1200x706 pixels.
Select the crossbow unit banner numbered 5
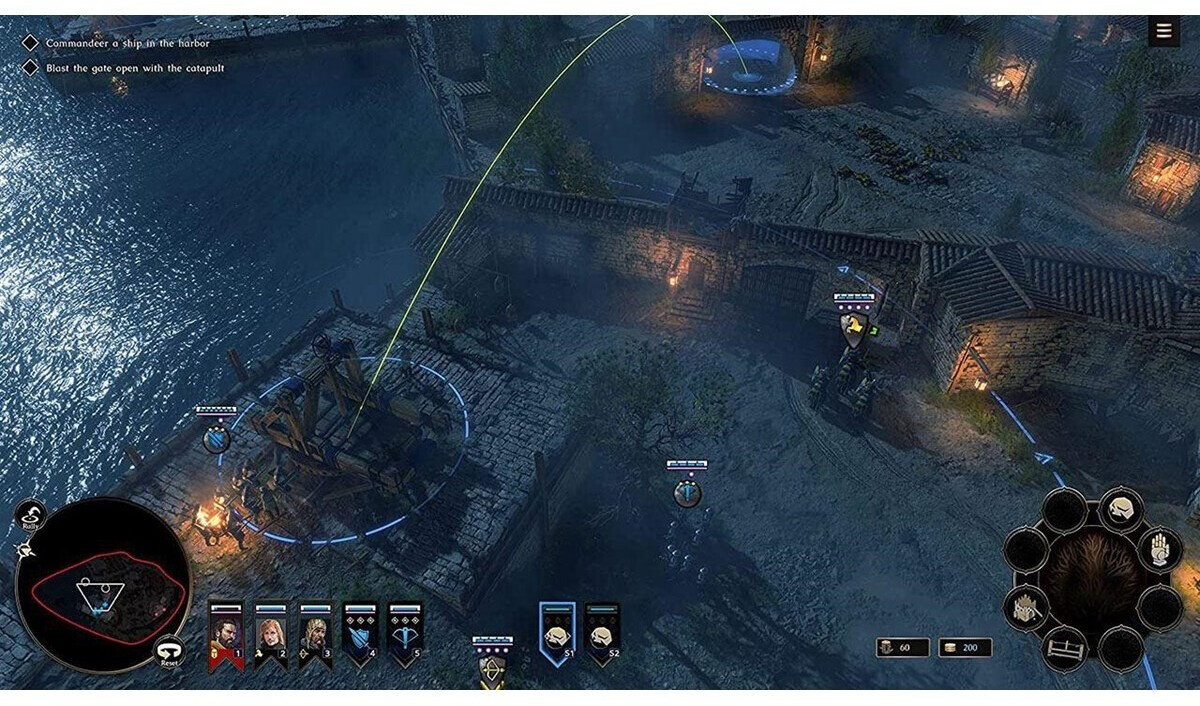pos(405,635)
